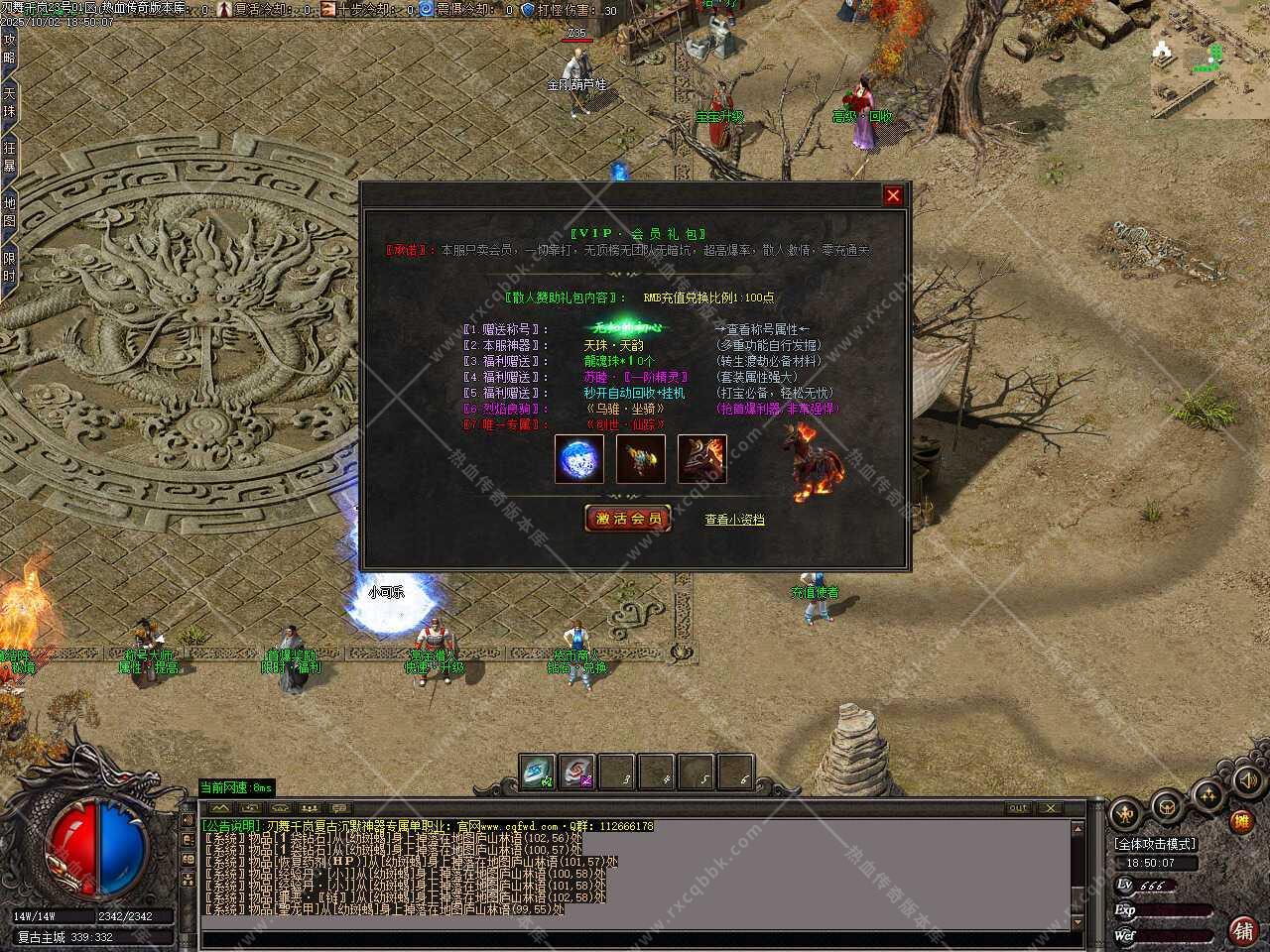This screenshot has width=1270, height=952.
Task: Open the 限时 limited-time side tab
Action: point(9,266)
